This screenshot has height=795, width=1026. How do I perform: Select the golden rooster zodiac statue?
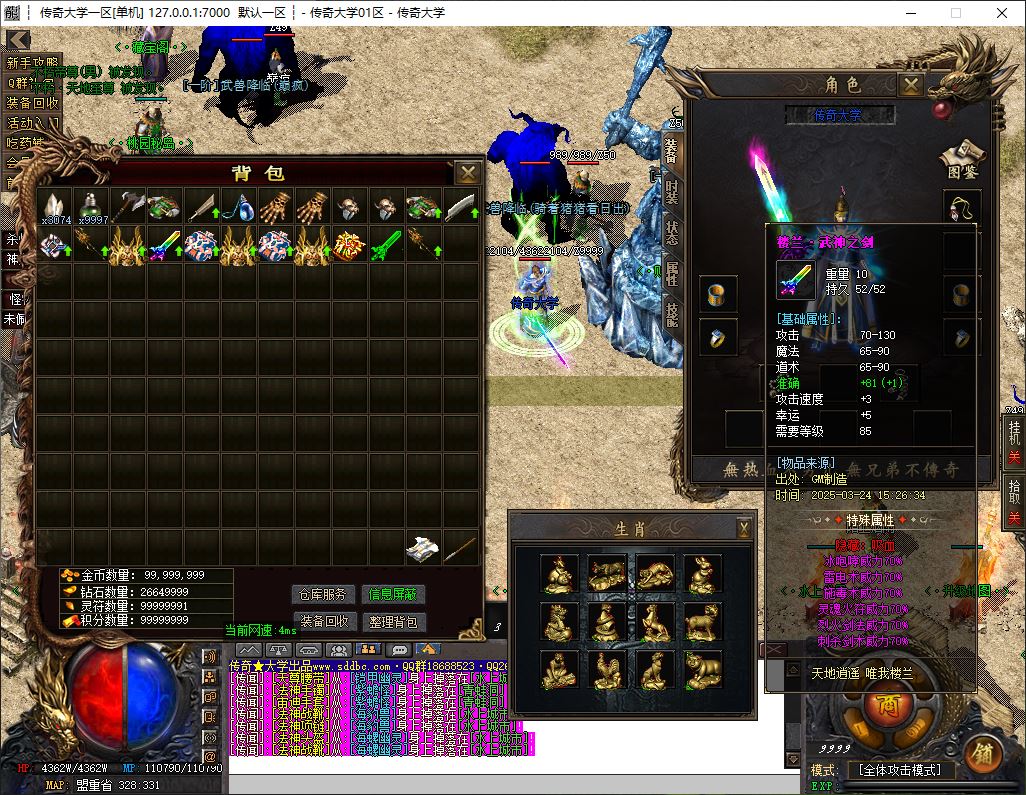click(x=606, y=669)
